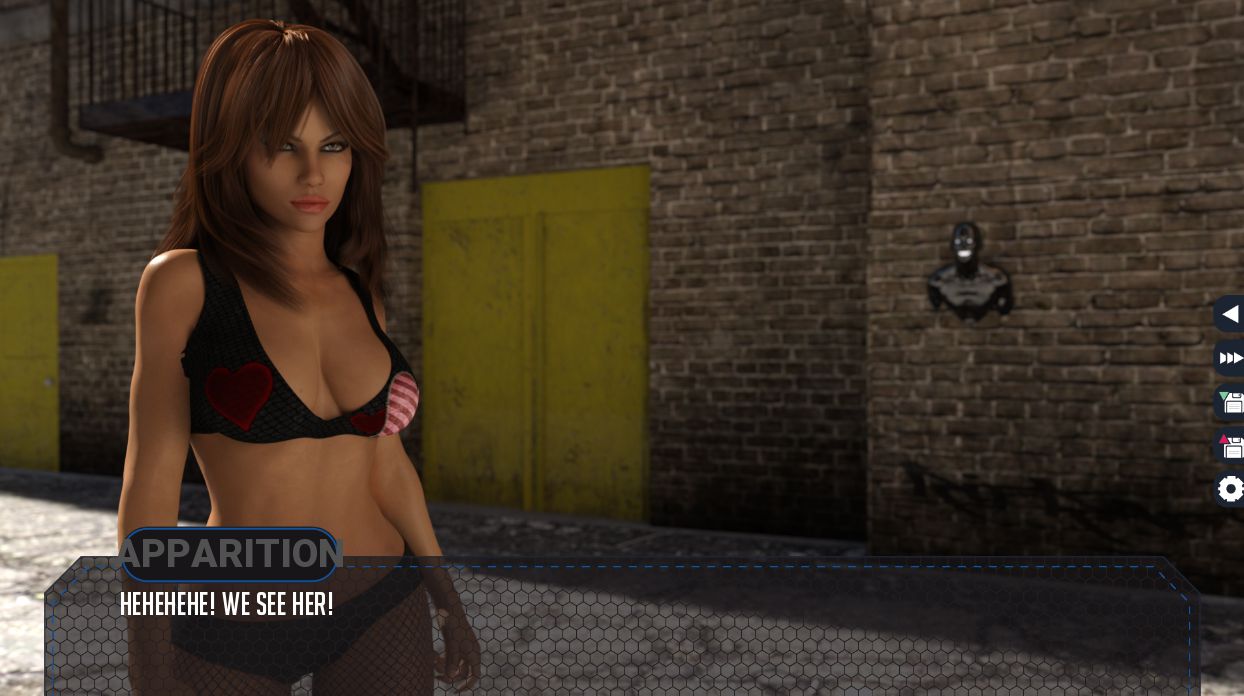Click the floppy disk with green arrow
Image resolution: width=1244 pixels, height=696 pixels.
[x=1230, y=402]
